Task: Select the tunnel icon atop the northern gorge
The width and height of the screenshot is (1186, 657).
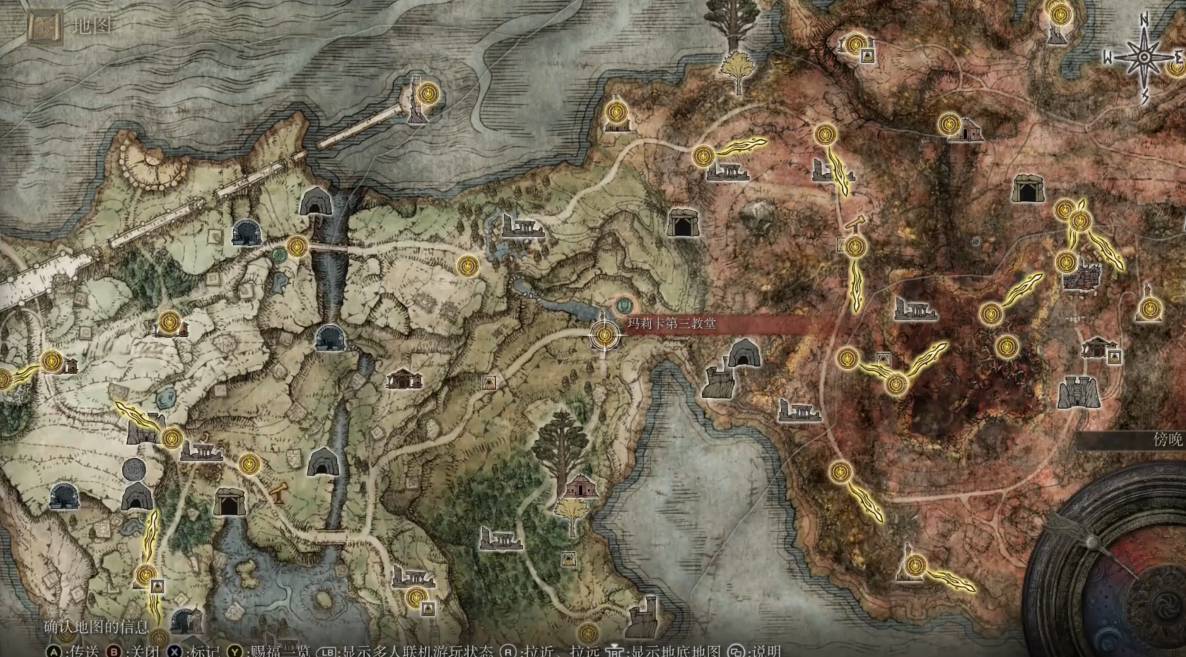Action: click(x=317, y=202)
